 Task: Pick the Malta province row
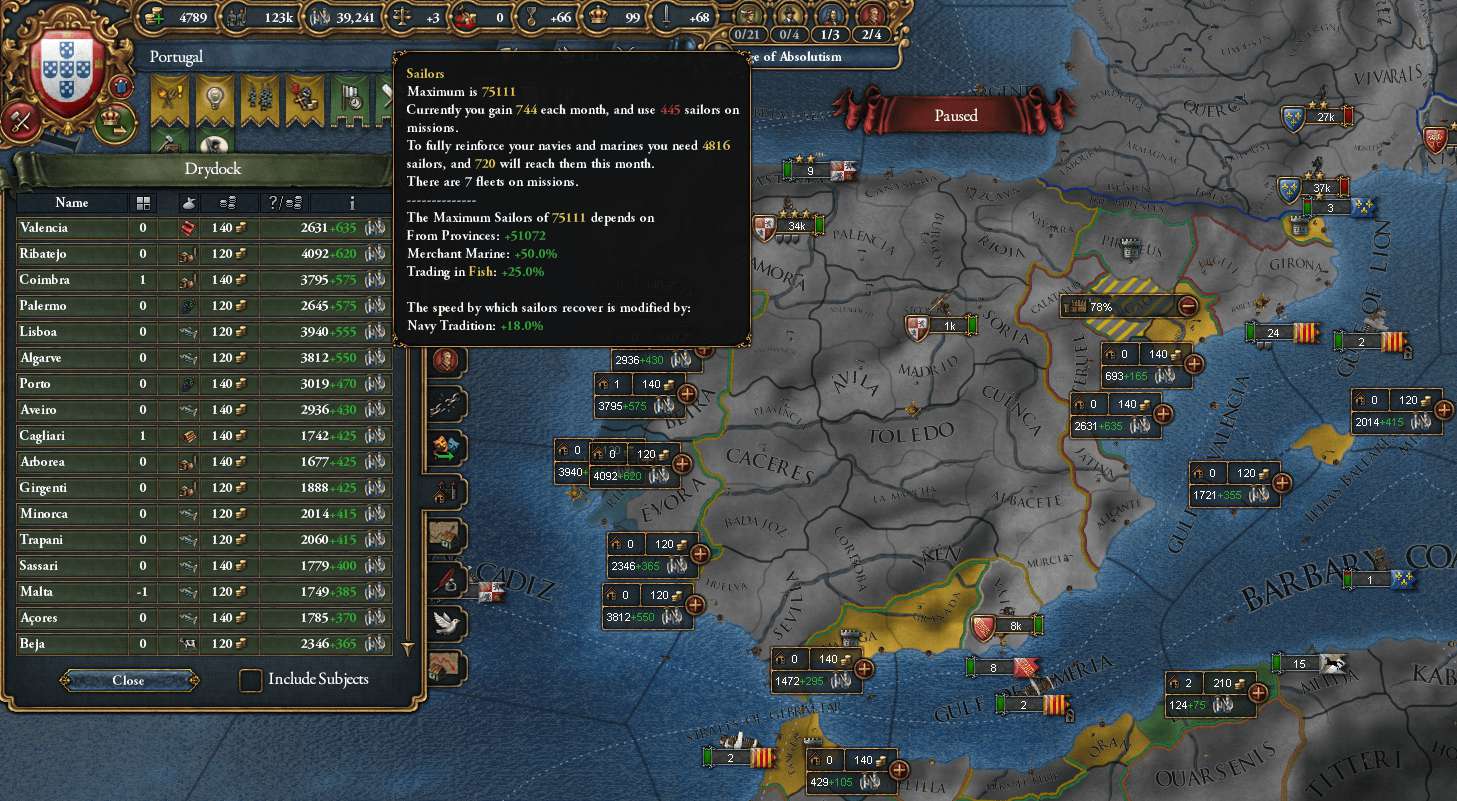tap(72, 592)
